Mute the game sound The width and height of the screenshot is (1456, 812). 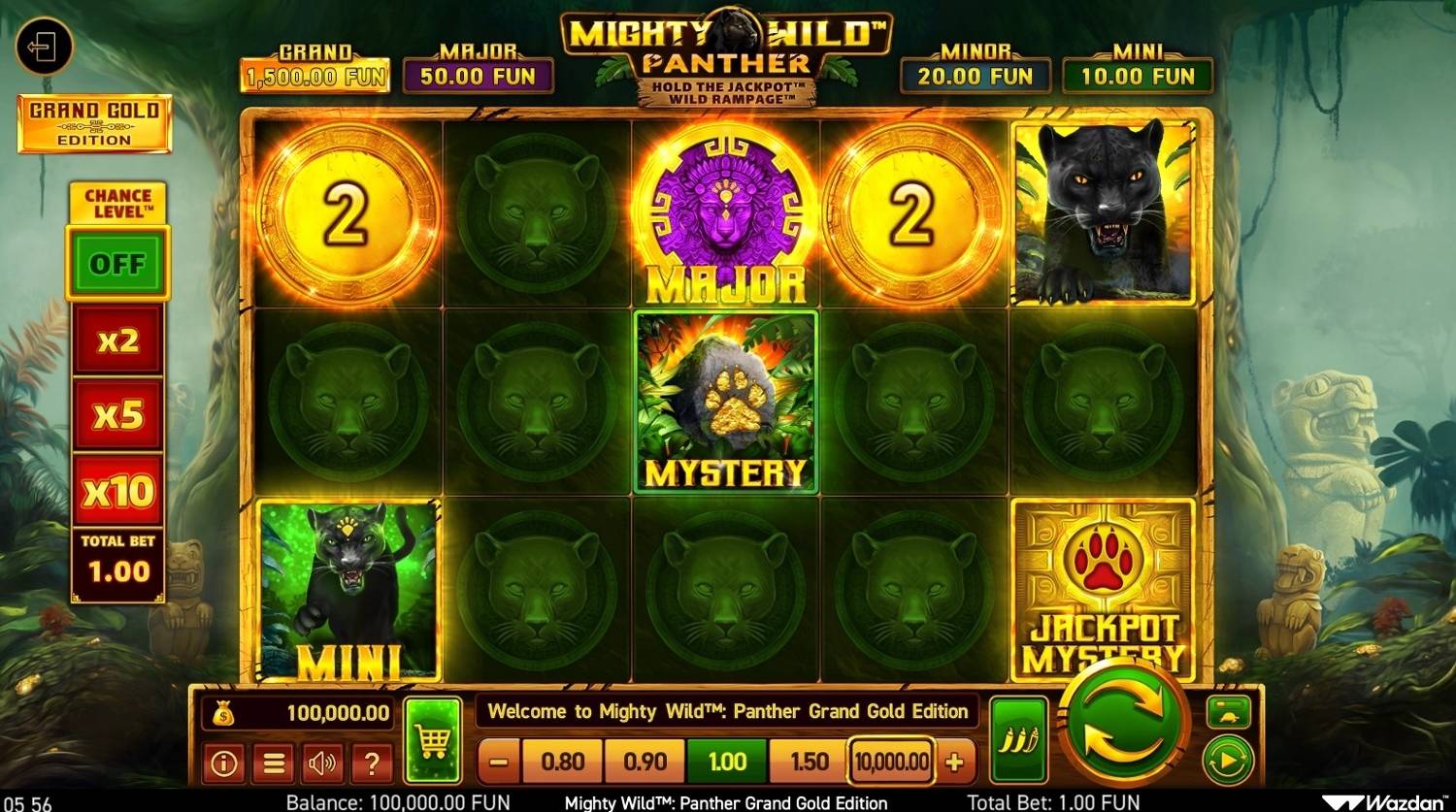tap(322, 764)
